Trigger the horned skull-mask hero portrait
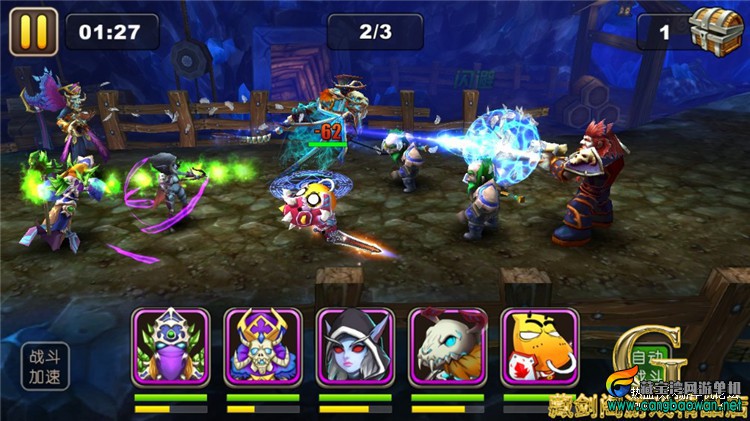This screenshot has height=421, width=750. (447, 346)
